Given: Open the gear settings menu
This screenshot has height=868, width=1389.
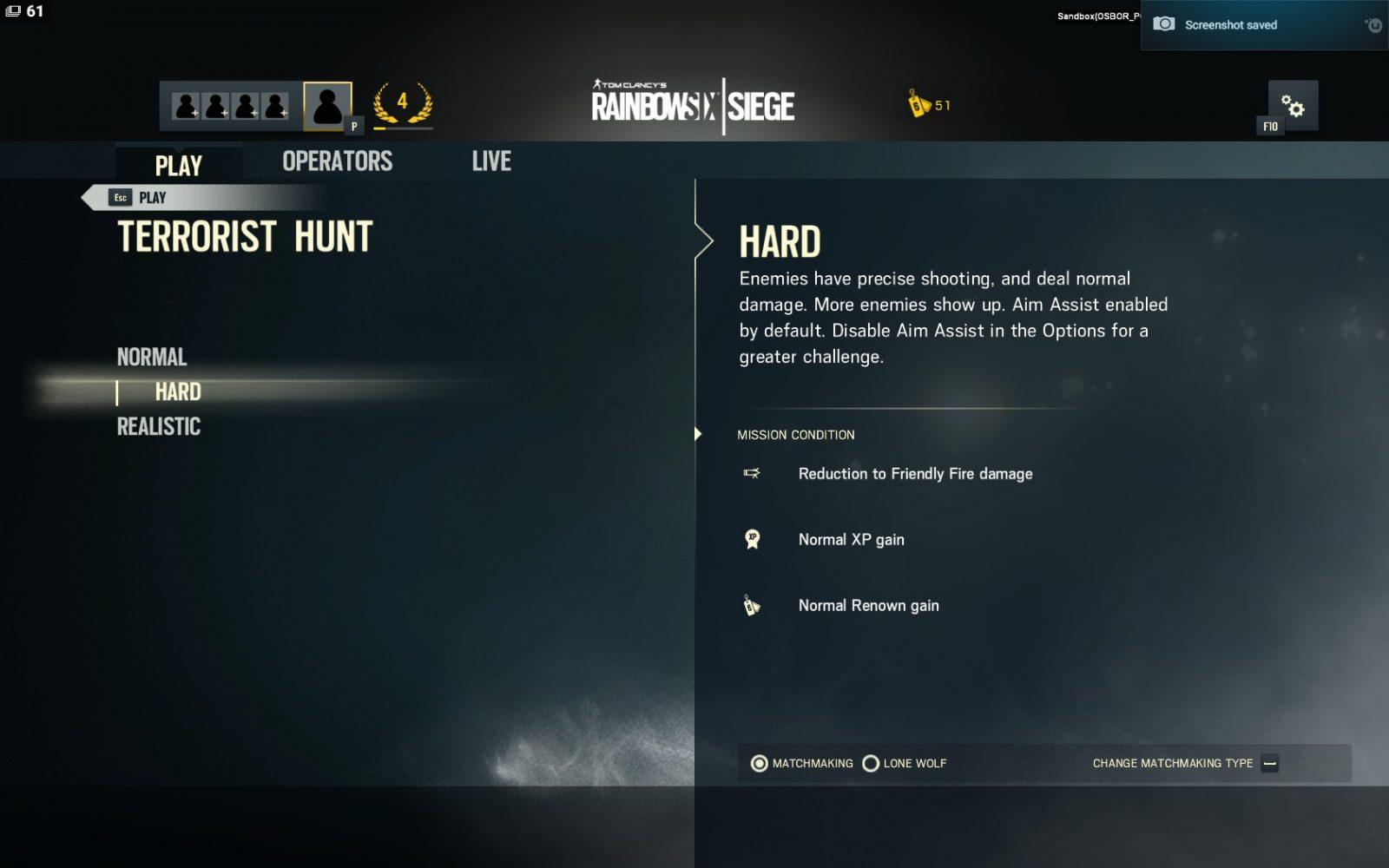Looking at the screenshot, I should [x=1293, y=106].
